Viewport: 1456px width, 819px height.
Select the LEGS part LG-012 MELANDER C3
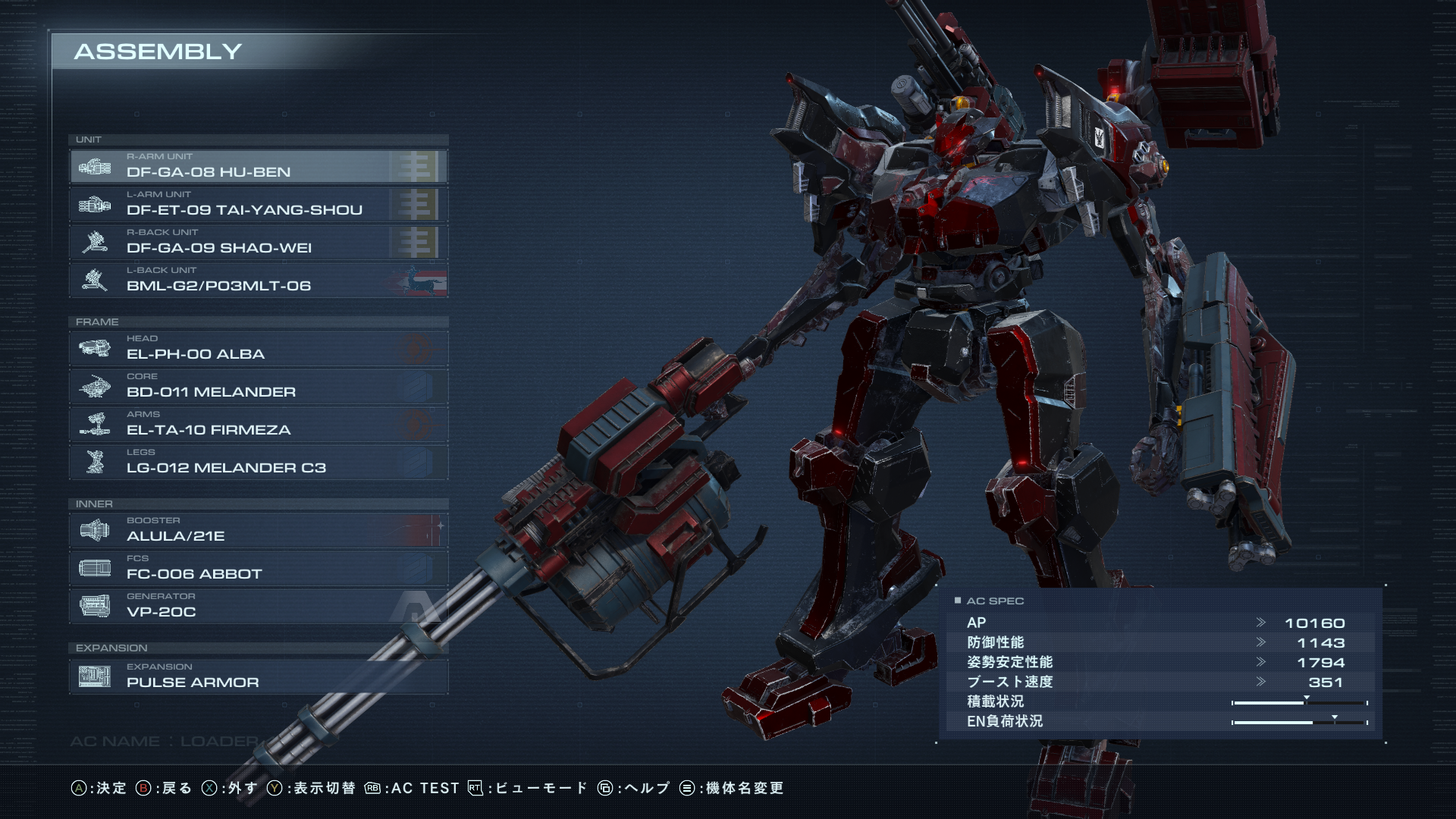click(258, 462)
